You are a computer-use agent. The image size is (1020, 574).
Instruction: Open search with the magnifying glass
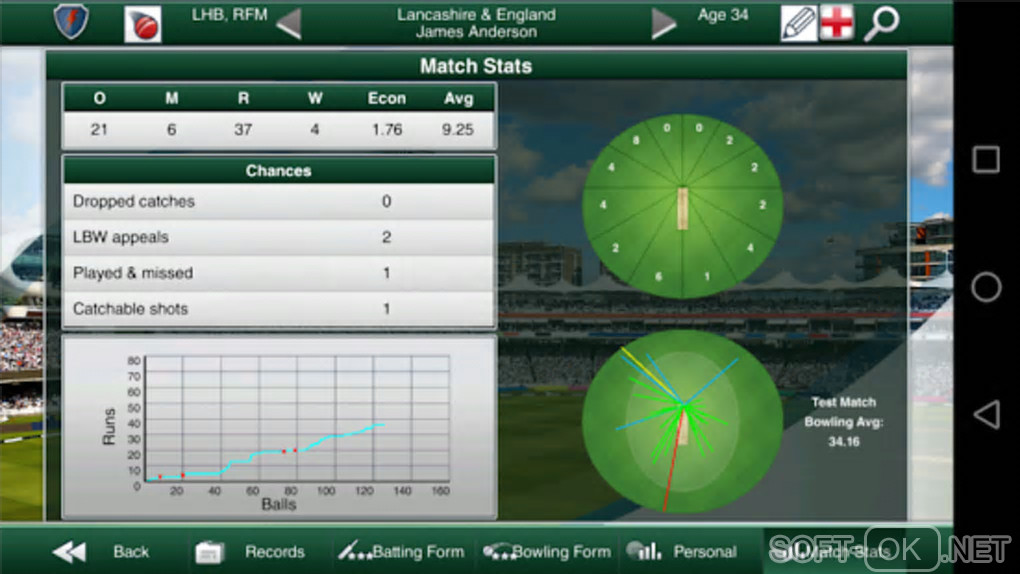pos(881,23)
